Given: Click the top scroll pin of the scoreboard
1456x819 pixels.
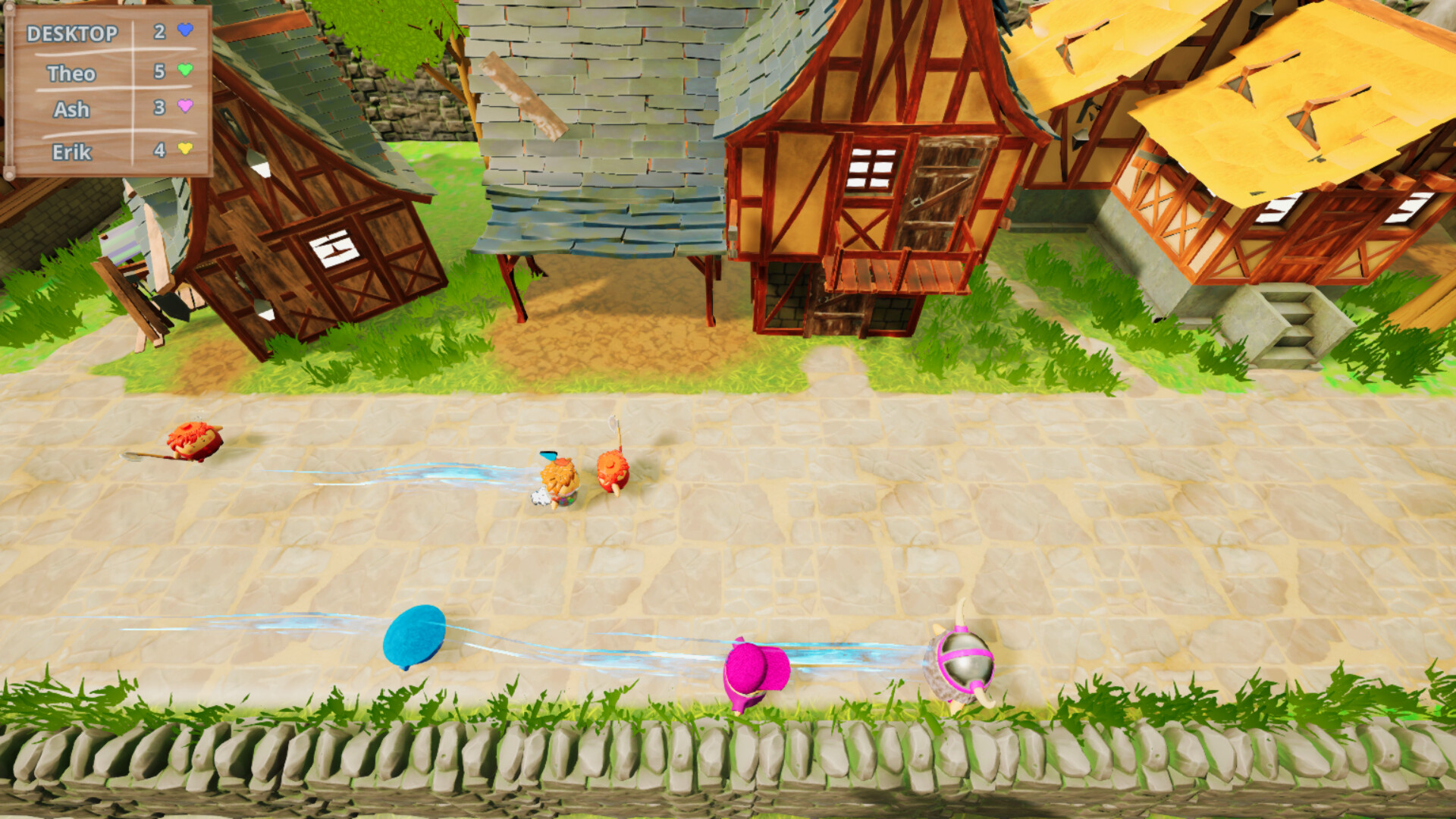Looking at the screenshot, I should click(10, 9).
